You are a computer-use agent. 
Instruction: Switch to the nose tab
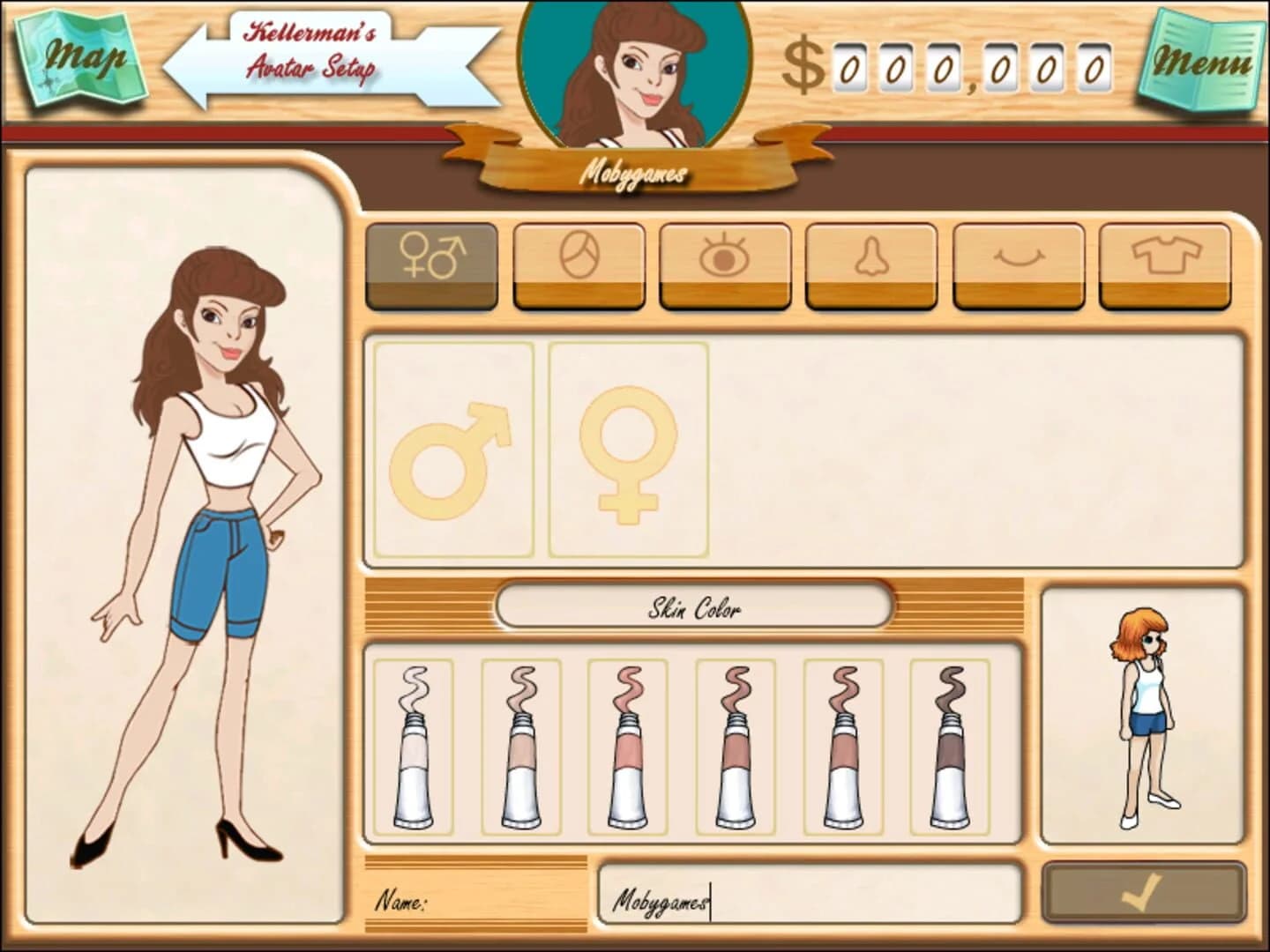871,264
